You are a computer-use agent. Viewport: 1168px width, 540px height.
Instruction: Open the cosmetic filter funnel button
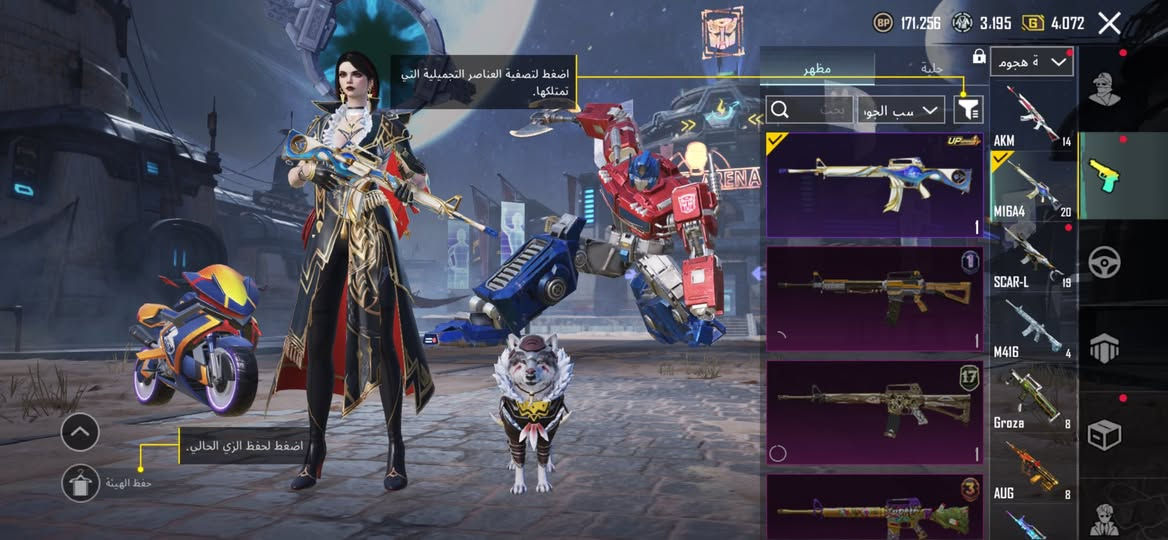tap(969, 109)
